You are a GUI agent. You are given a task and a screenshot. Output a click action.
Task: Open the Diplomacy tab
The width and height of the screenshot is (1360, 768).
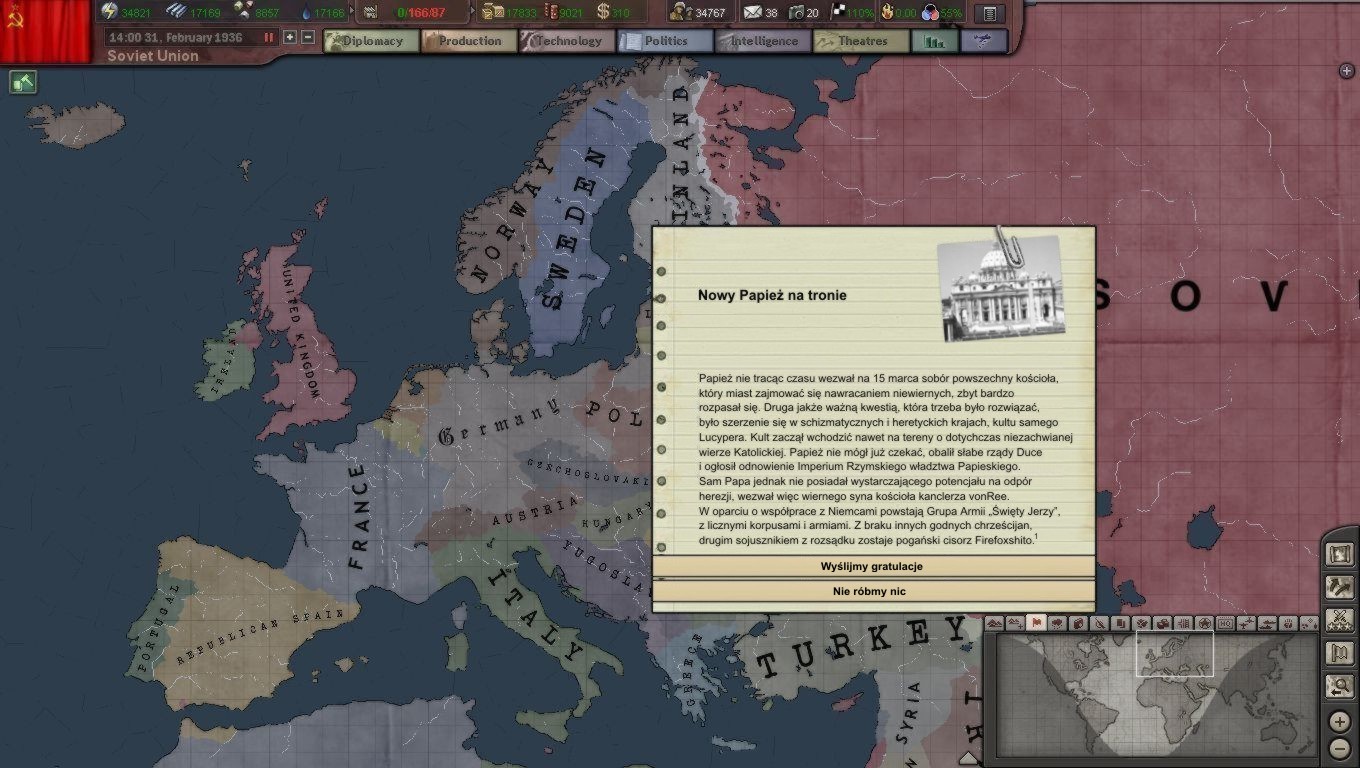tap(371, 41)
